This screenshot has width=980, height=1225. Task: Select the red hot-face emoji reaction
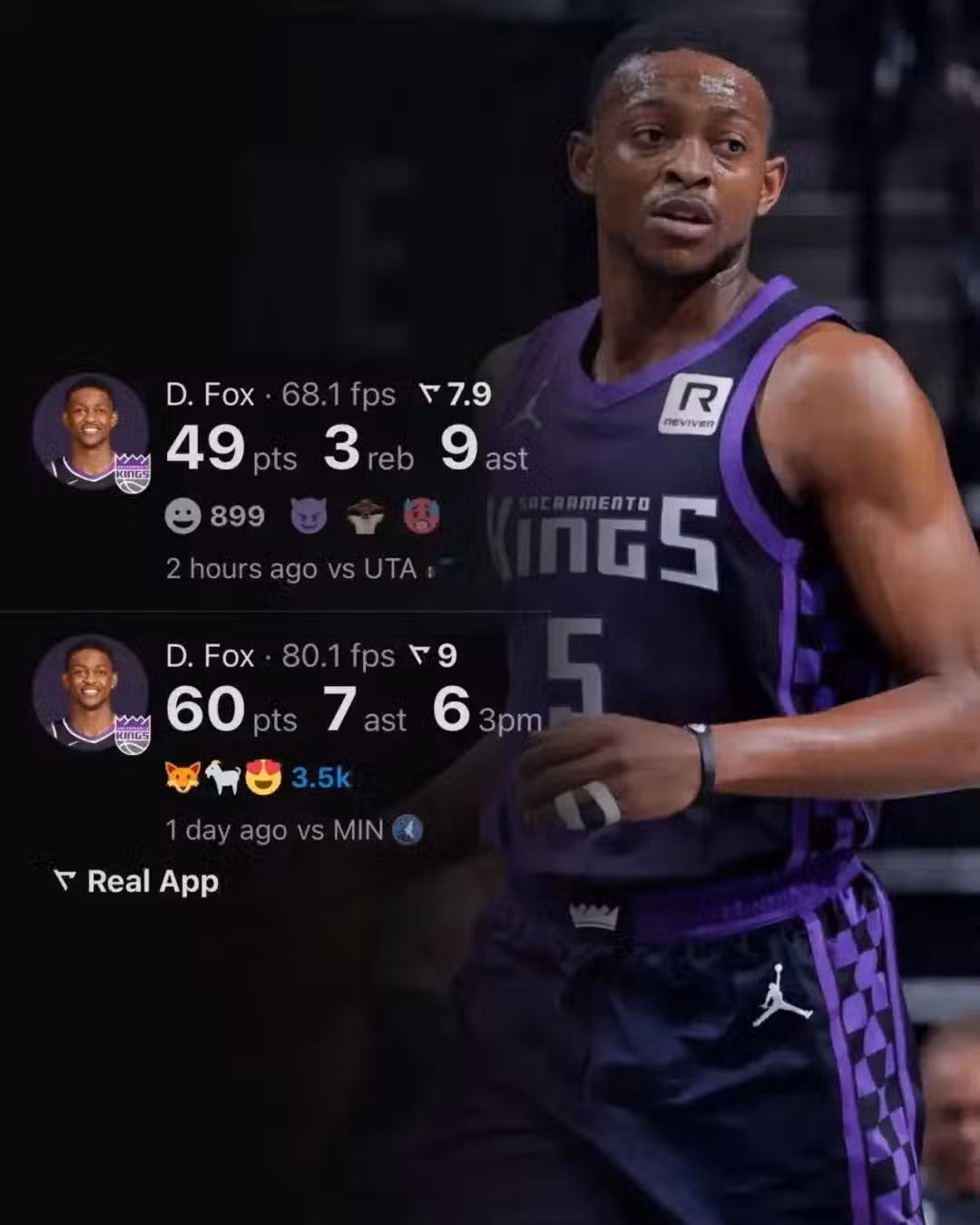point(422,516)
